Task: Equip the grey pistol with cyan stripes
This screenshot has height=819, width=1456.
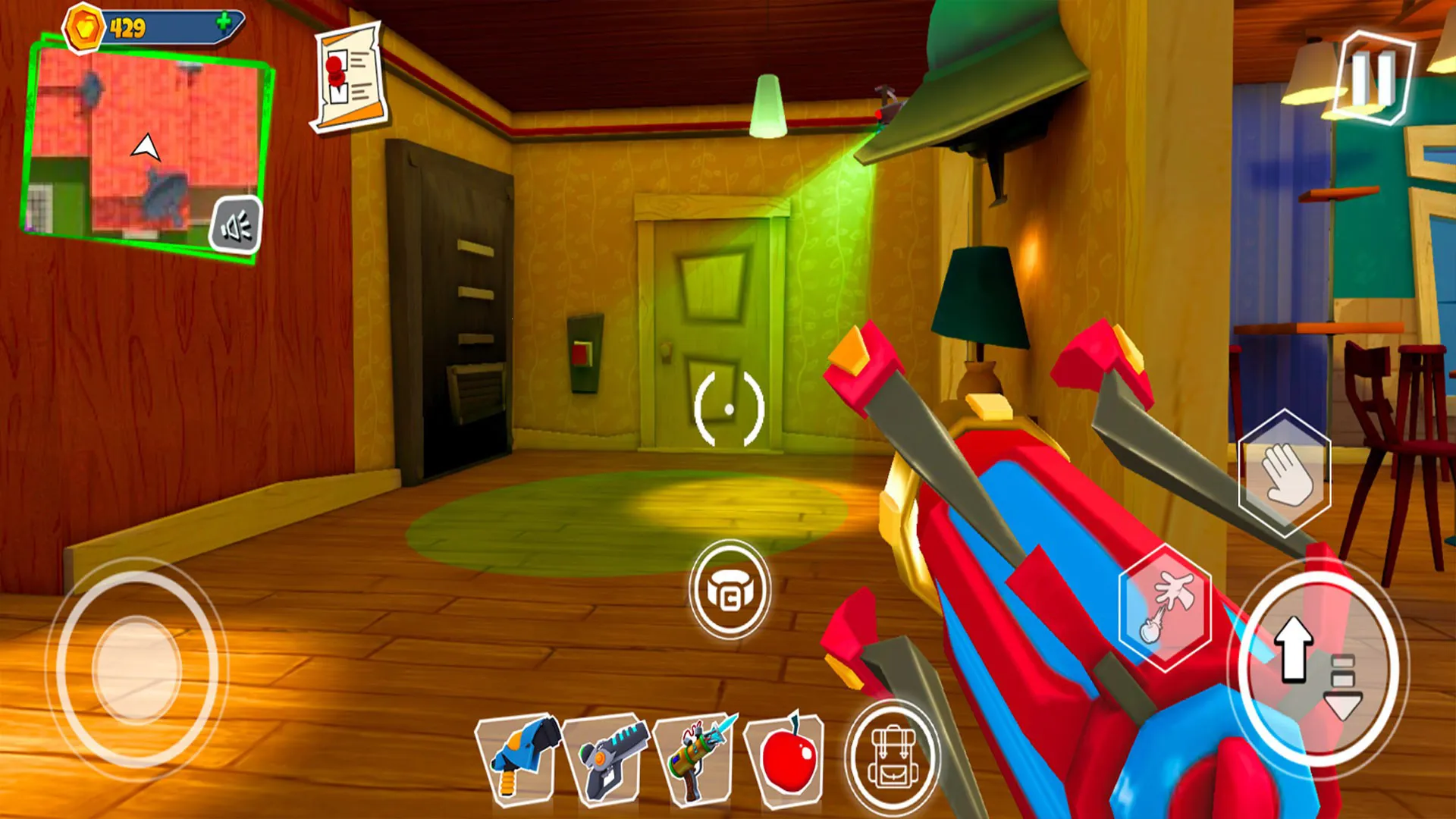Action: pos(607,758)
